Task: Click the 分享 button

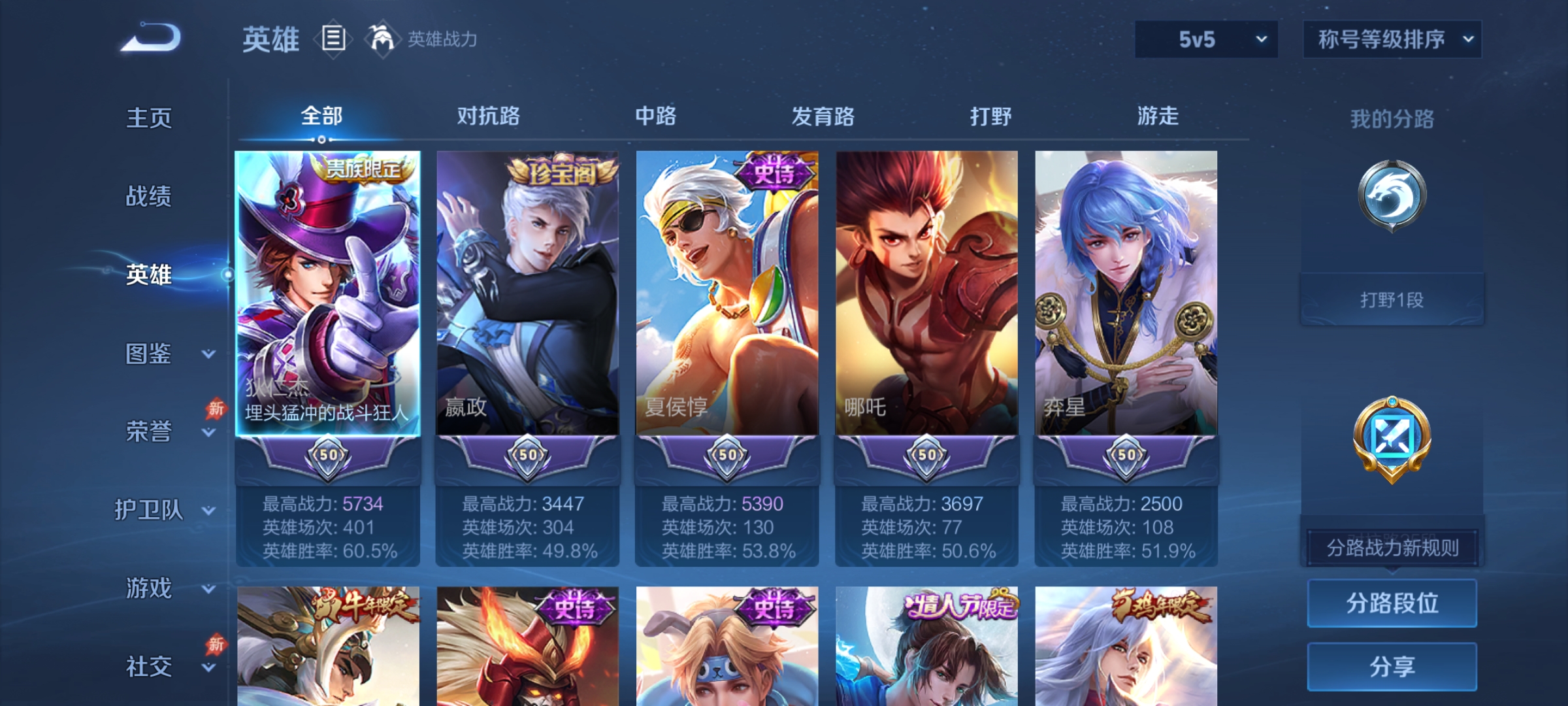Action: coord(1392,665)
